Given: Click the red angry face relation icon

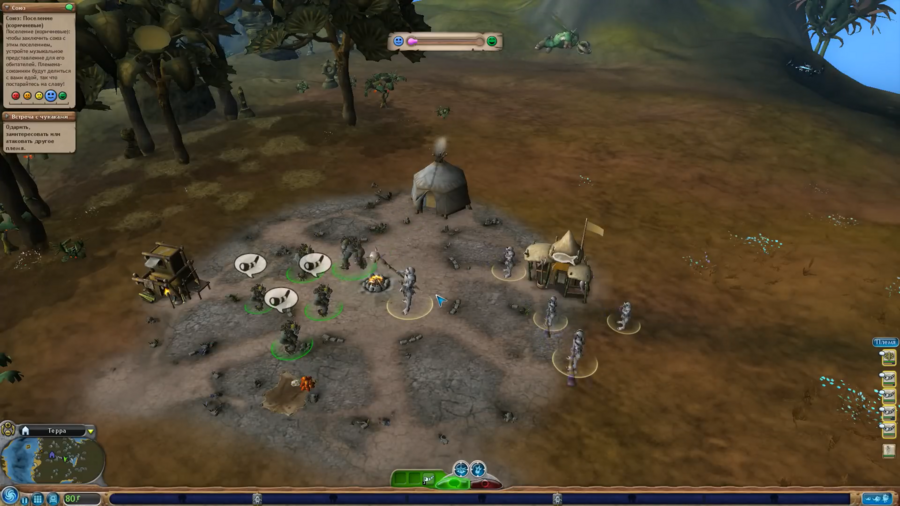Looking at the screenshot, I should 15,96.
